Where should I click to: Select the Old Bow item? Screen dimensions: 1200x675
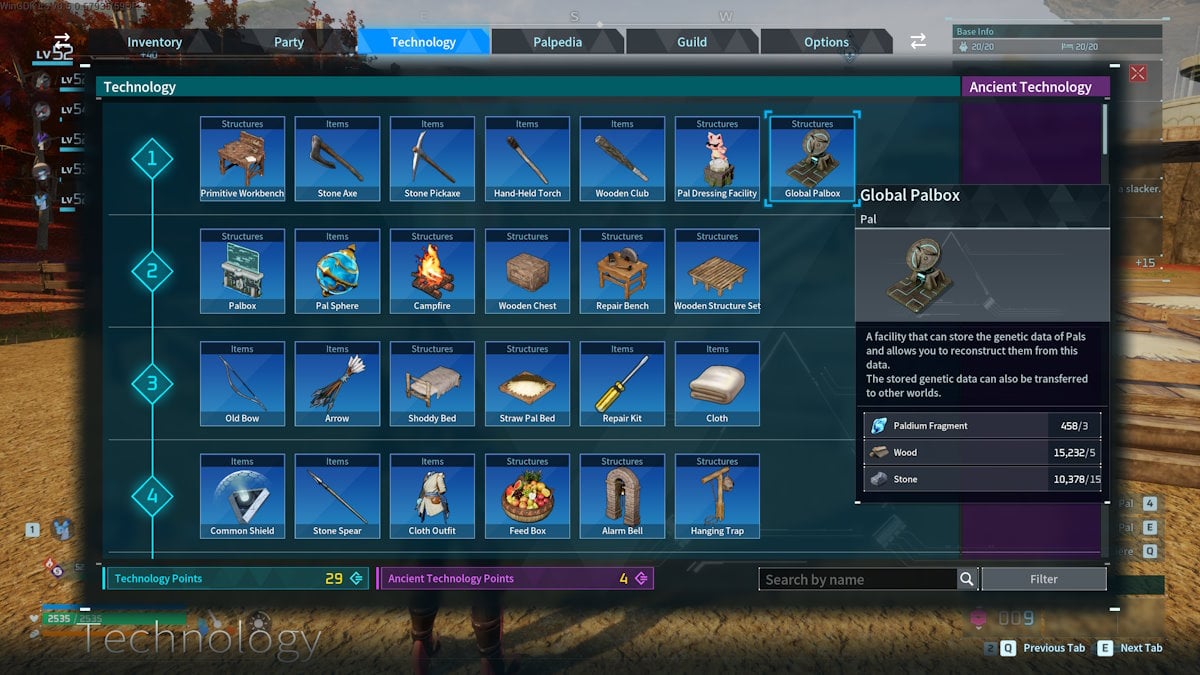point(242,384)
